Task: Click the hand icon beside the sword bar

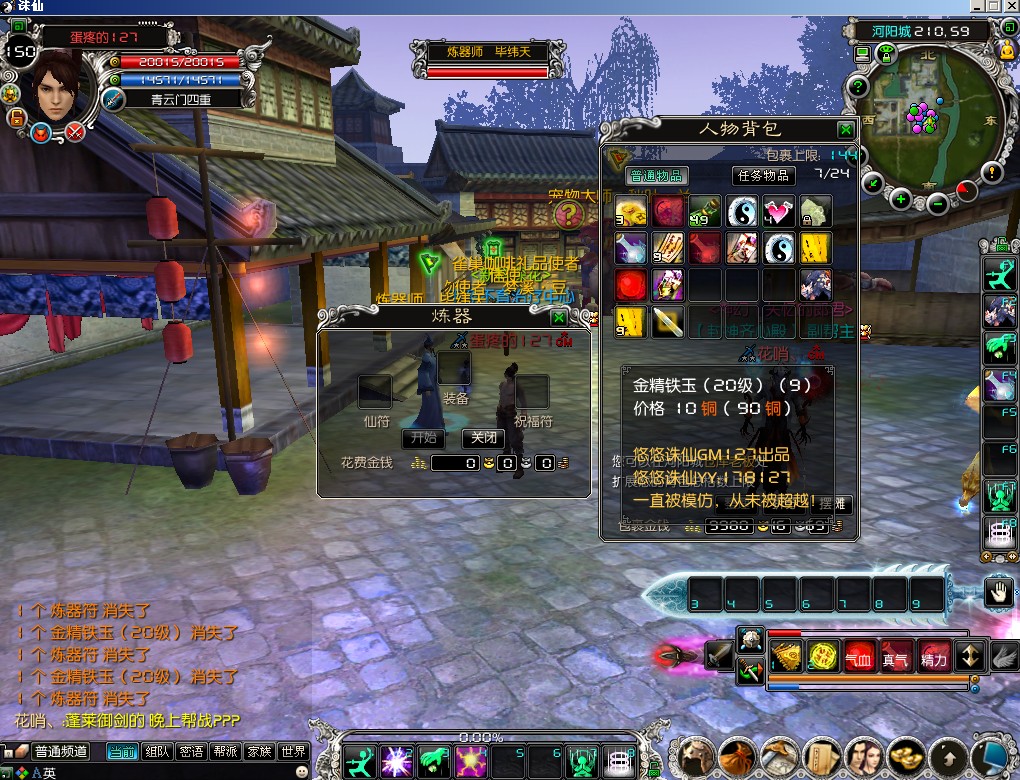Action: (x=999, y=593)
